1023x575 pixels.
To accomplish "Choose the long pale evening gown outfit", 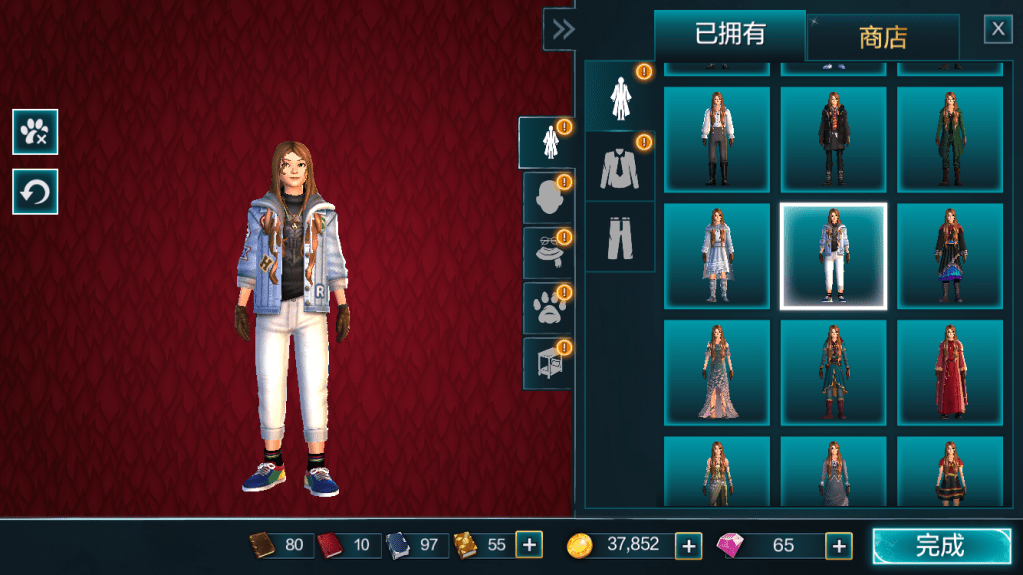I will coord(716,372).
